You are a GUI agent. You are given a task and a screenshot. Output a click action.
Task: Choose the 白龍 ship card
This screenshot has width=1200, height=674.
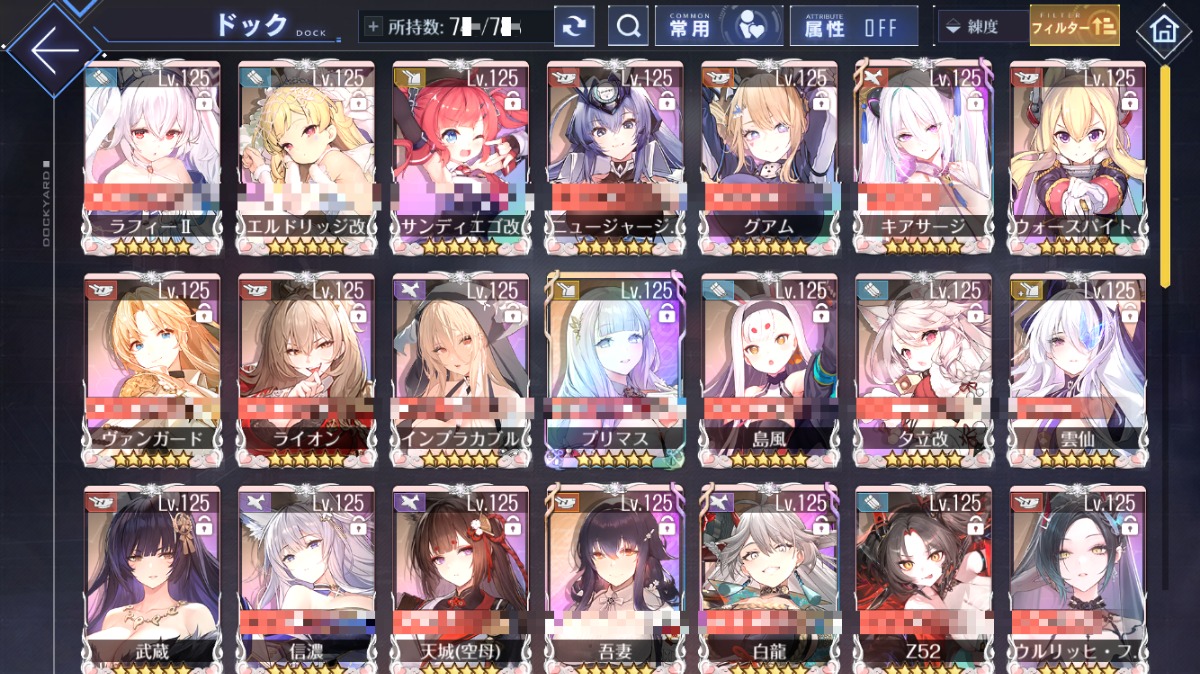pyautogui.click(x=769, y=577)
